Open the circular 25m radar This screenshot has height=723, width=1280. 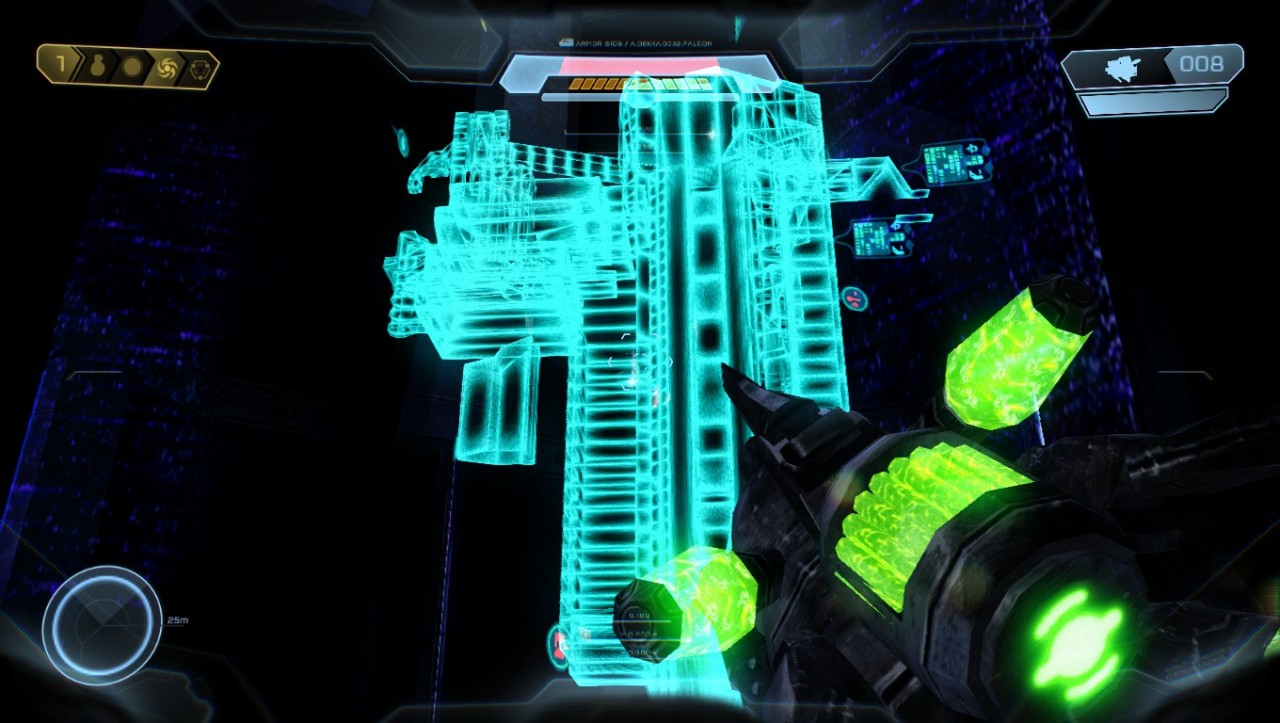pyautogui.click(x=101, y=625)
